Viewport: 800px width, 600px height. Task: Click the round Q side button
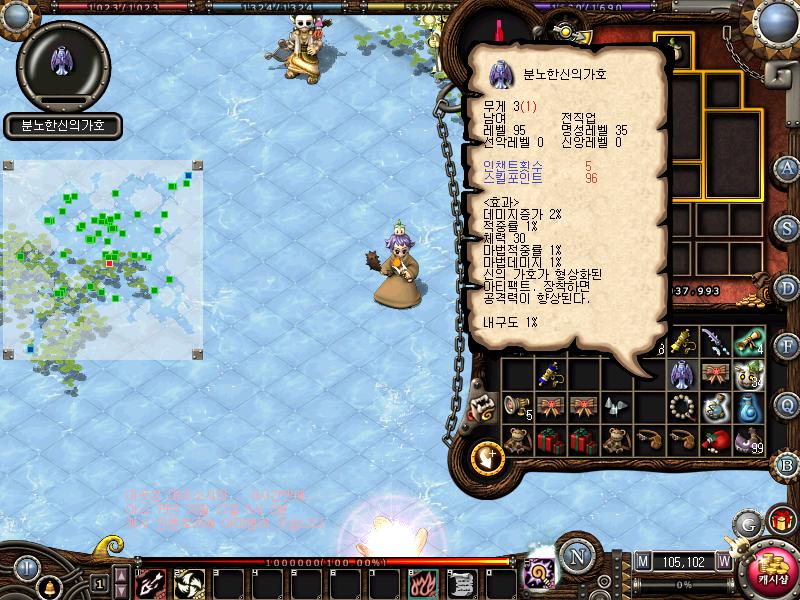coord(788,405)
